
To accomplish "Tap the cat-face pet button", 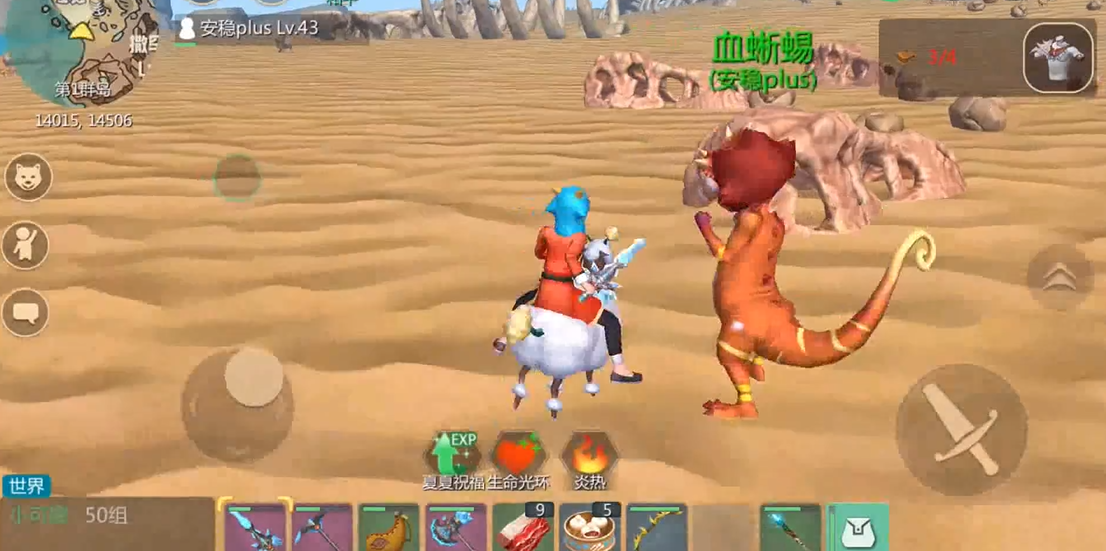I will click(x=28, y=177).
